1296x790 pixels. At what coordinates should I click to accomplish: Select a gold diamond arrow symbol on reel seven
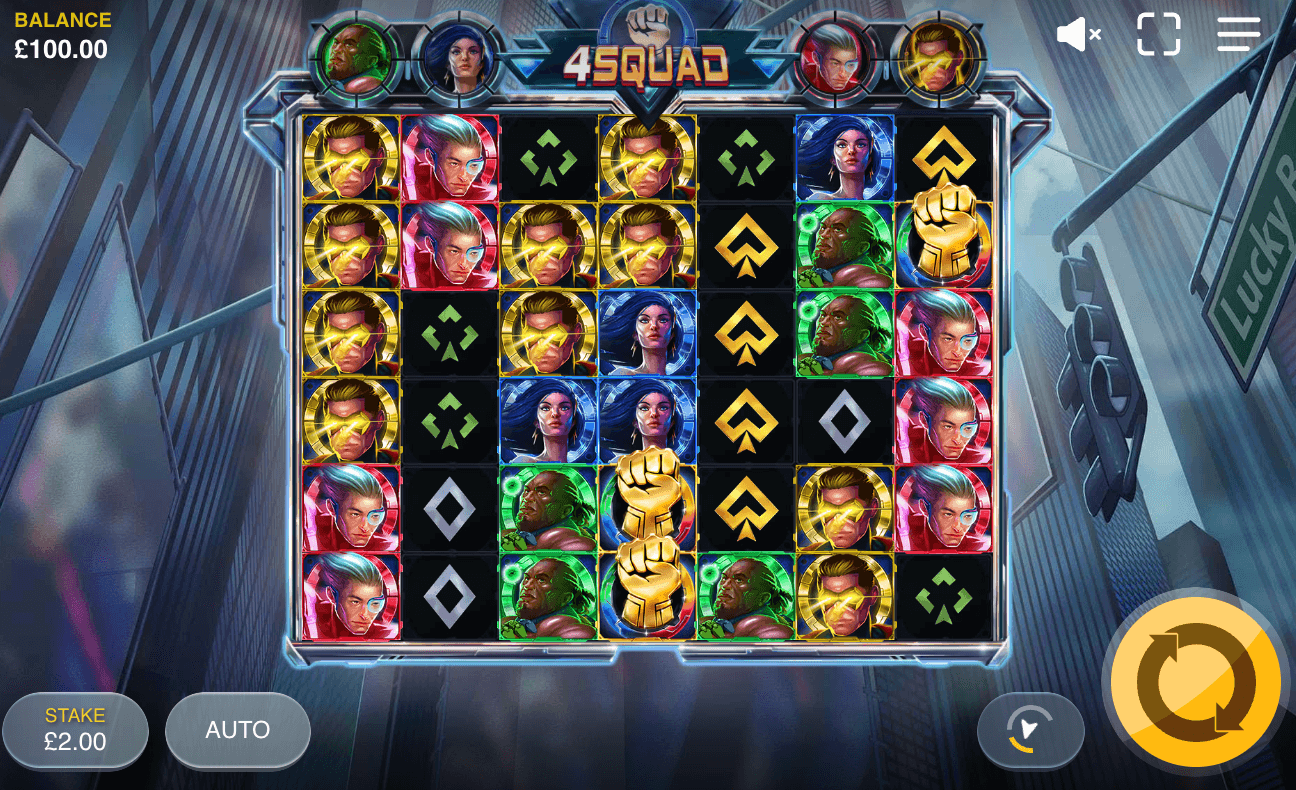(942, 155)
